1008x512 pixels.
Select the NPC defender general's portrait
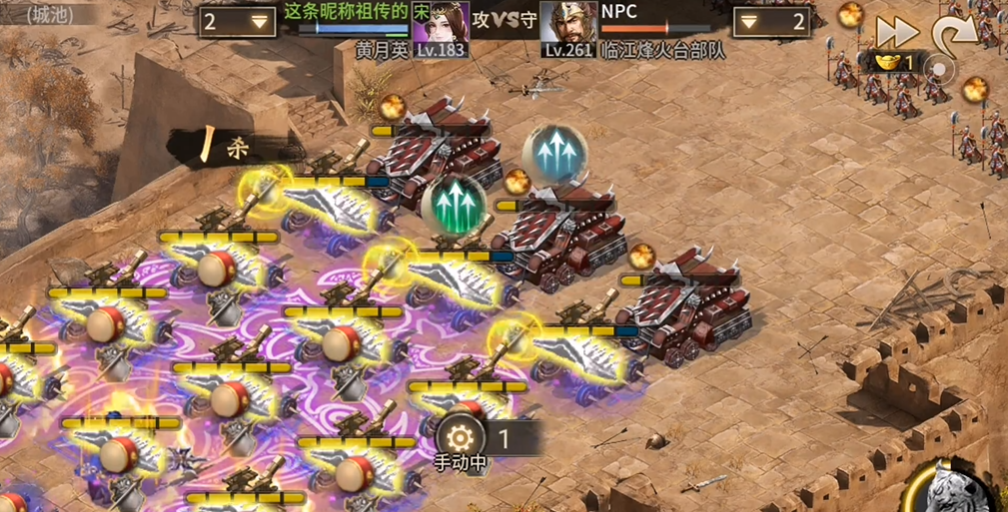(568, 24)
